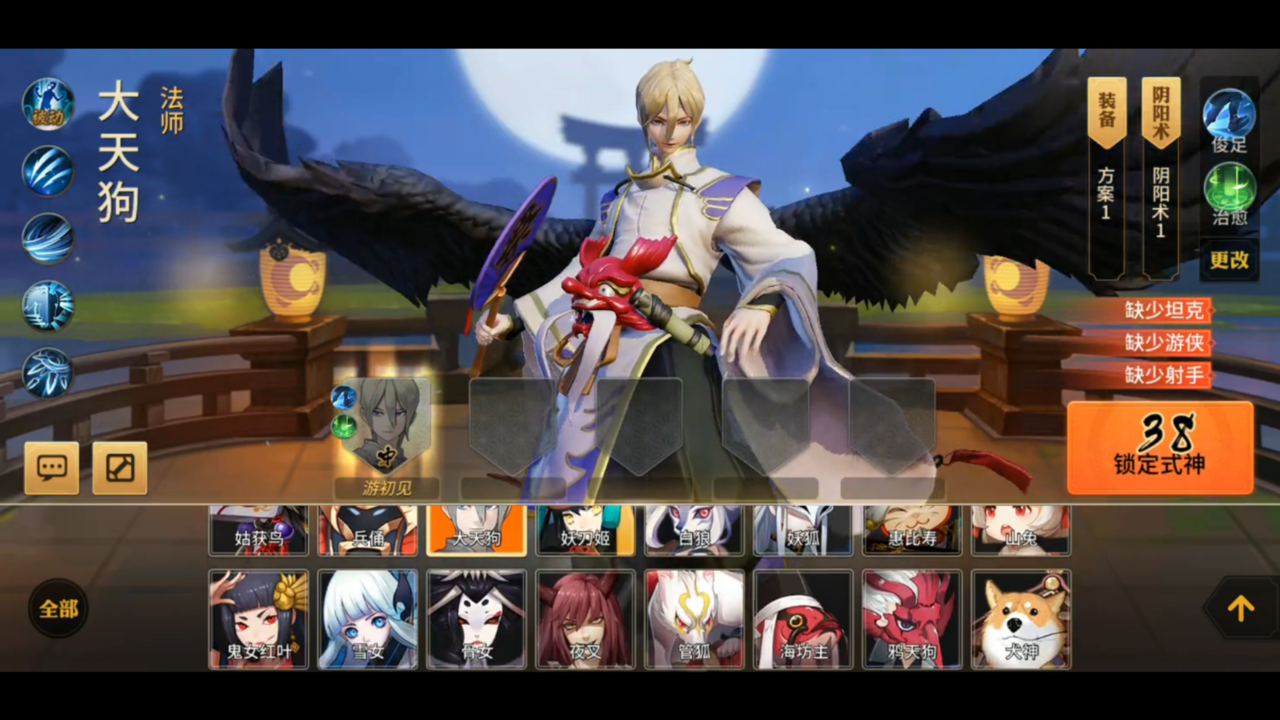Click the square expand icon button

click(120, 468)
